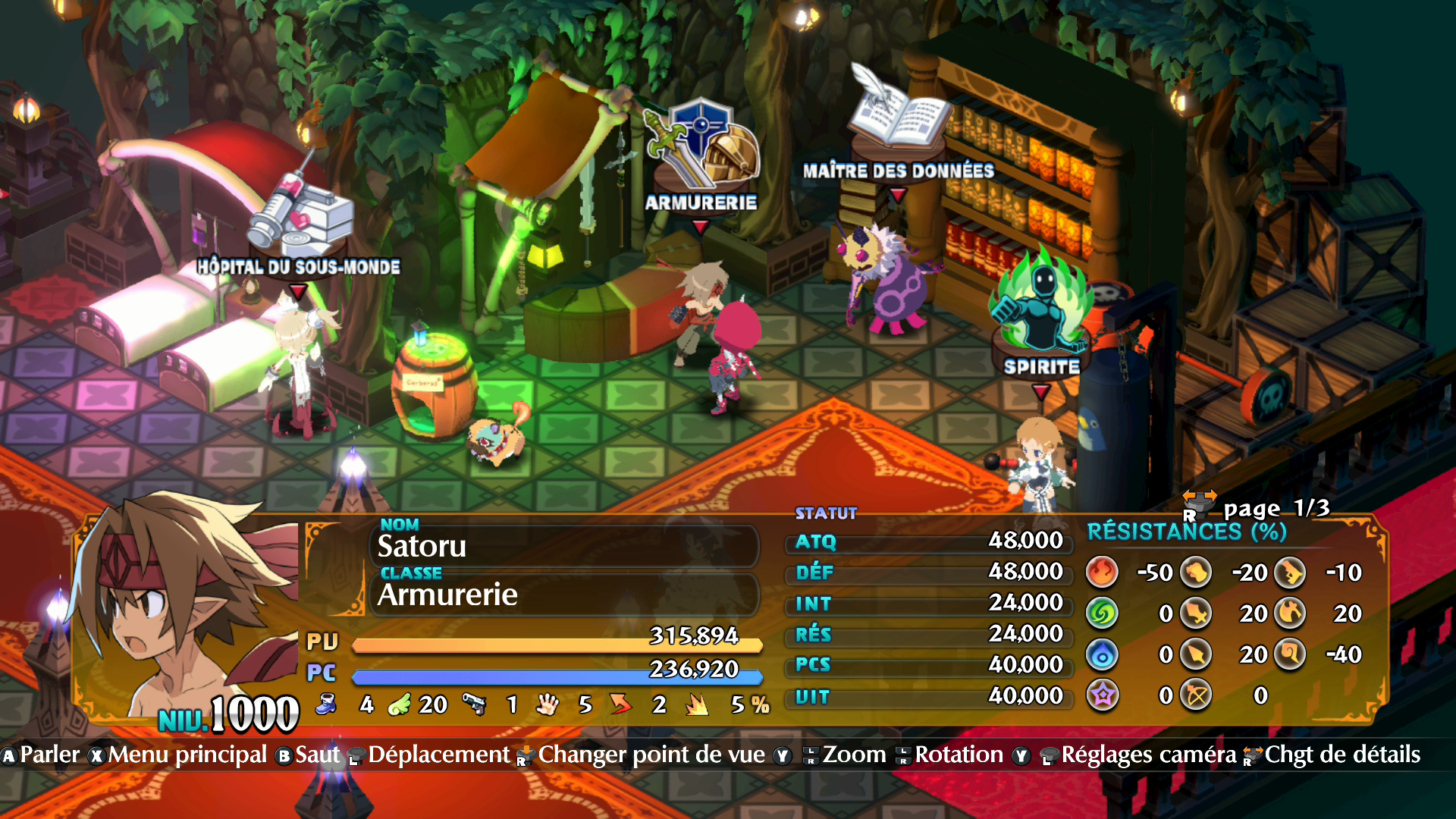1456x819 pixels.
Task: Select the Nom field showing Satoru
Action: click(565, 546)
